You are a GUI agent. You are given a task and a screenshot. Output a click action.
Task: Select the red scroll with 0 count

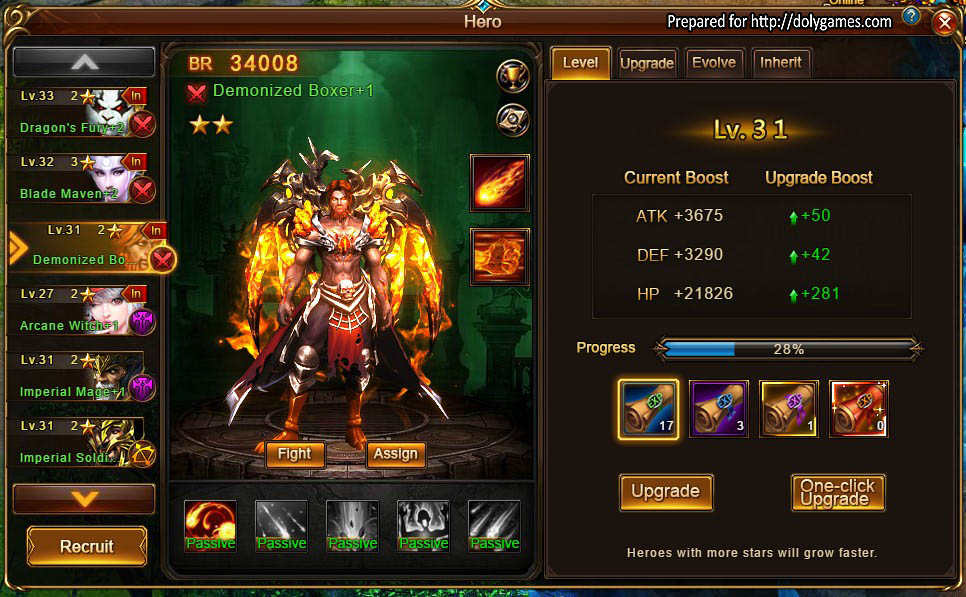858,408
